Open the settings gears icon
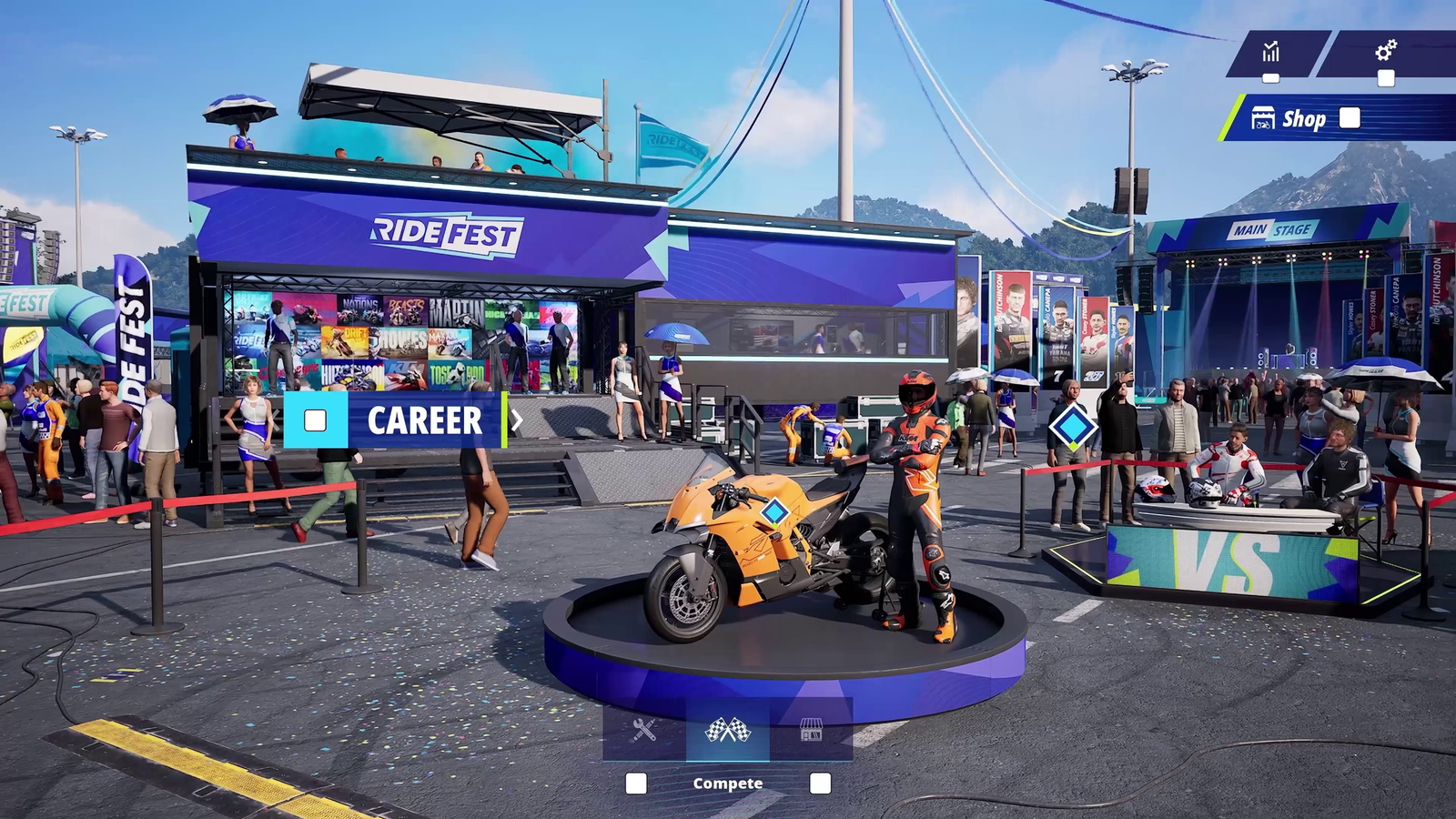This screenshot has width=1456, height=819. [1386, 51]
